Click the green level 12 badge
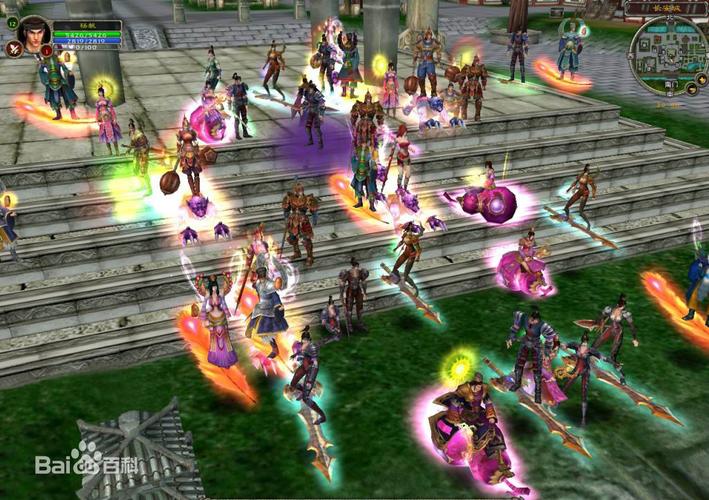 [x=12, y=21]
